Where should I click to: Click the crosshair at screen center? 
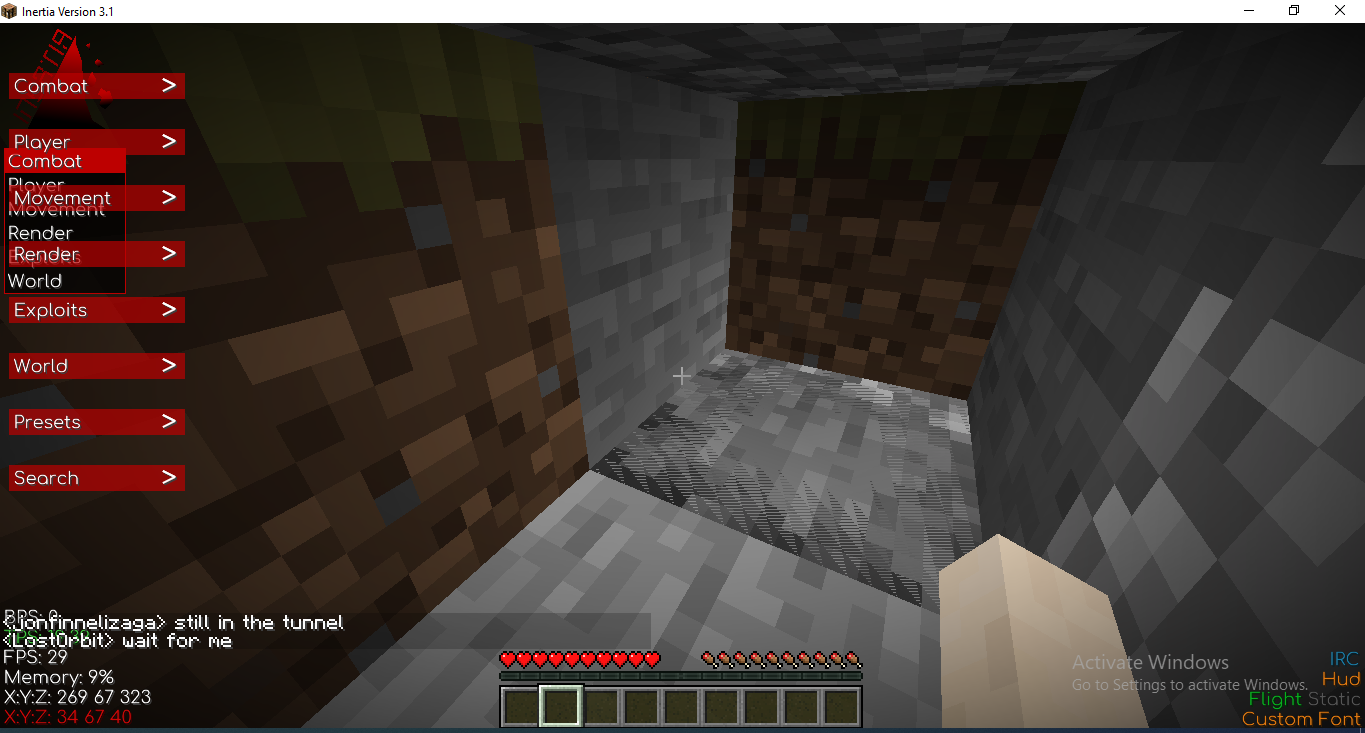pos(681,376)
